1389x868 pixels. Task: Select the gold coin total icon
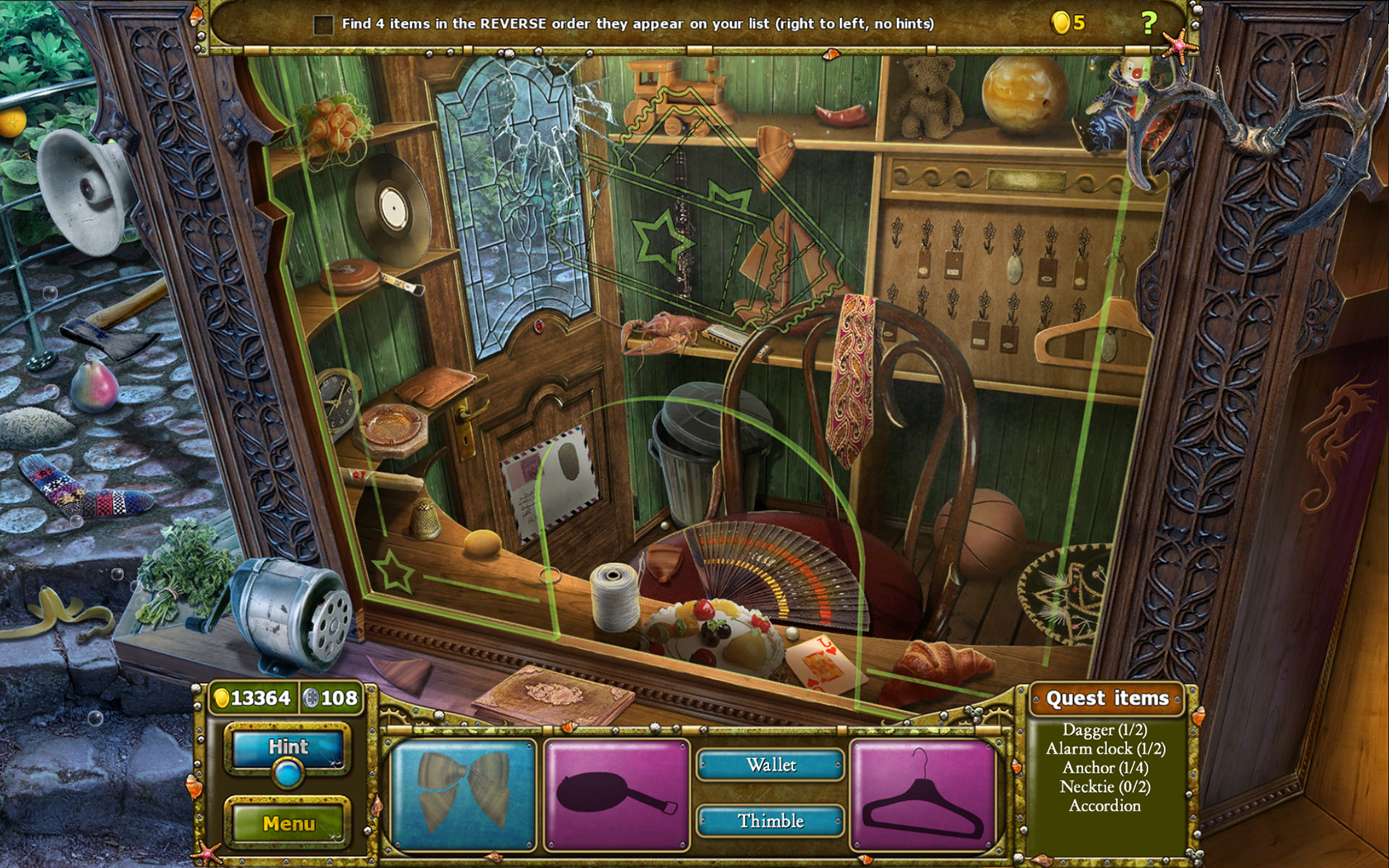(220, 698)
